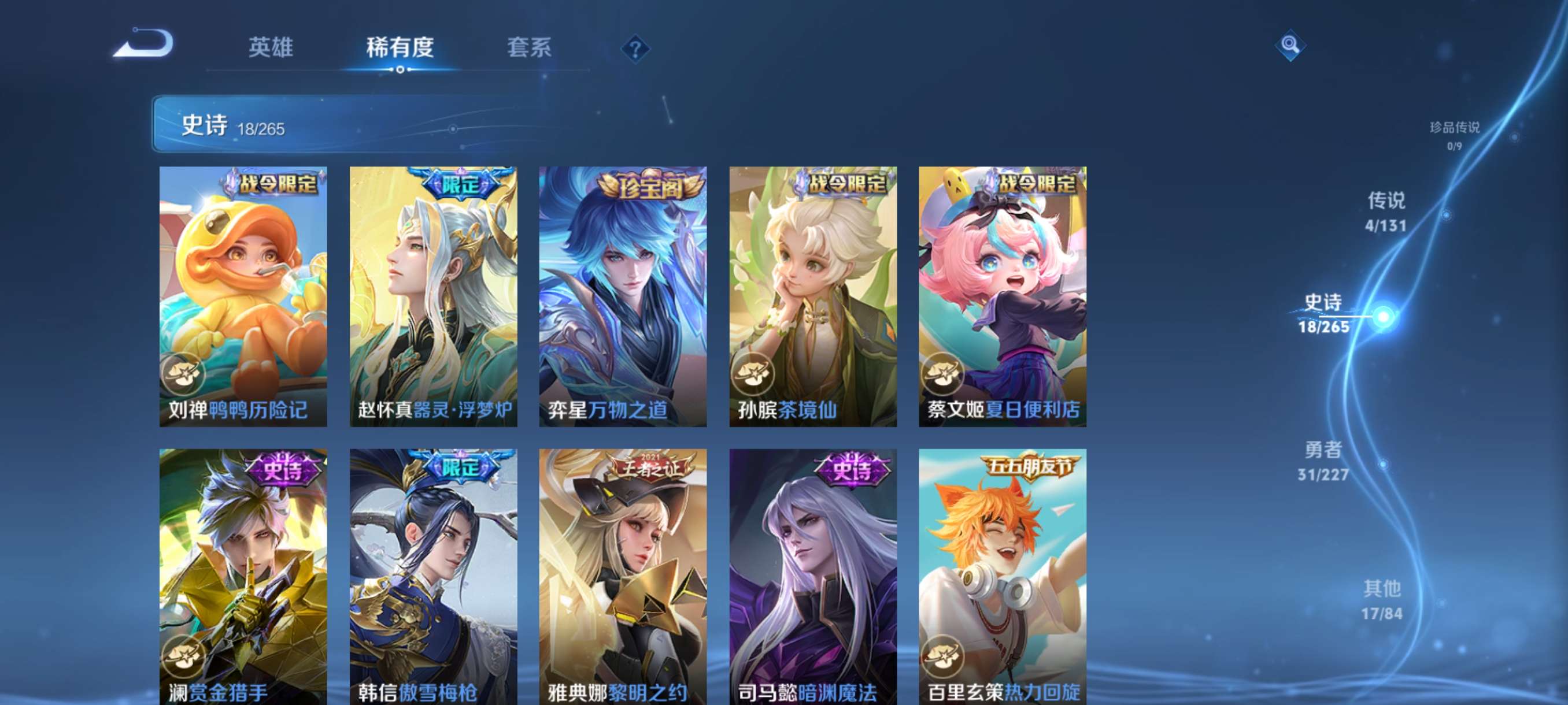The image size is (1568, 705).
Task: Jump to 传说 4/131 section
Action: tap(1385, 211)
